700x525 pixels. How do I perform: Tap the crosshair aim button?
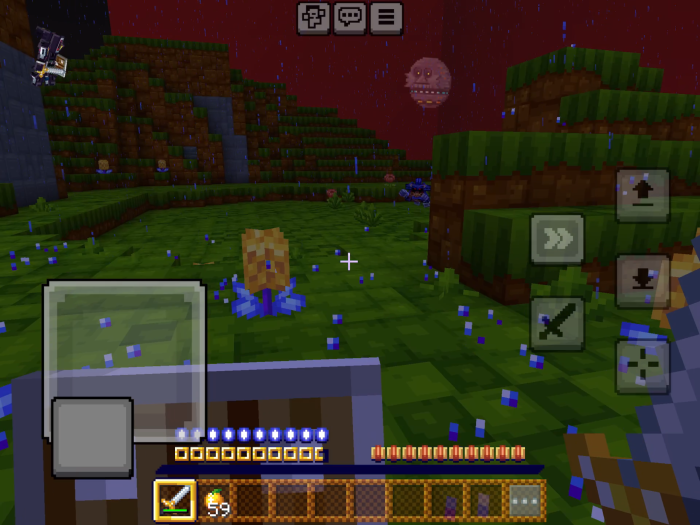[642, 366]
